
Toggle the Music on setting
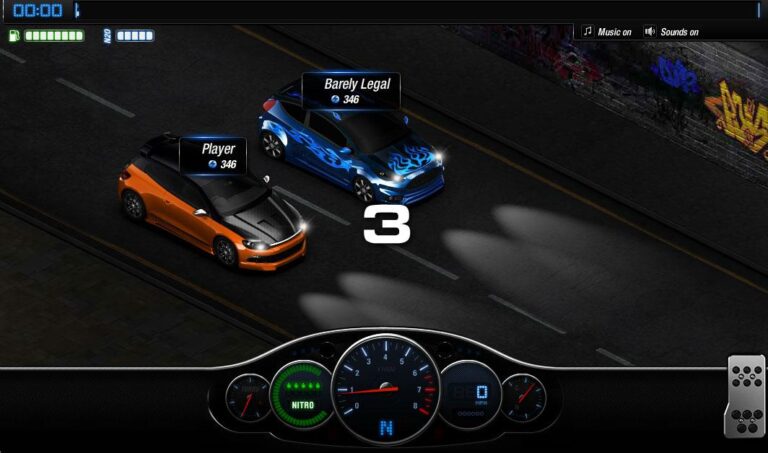[607, 32]
